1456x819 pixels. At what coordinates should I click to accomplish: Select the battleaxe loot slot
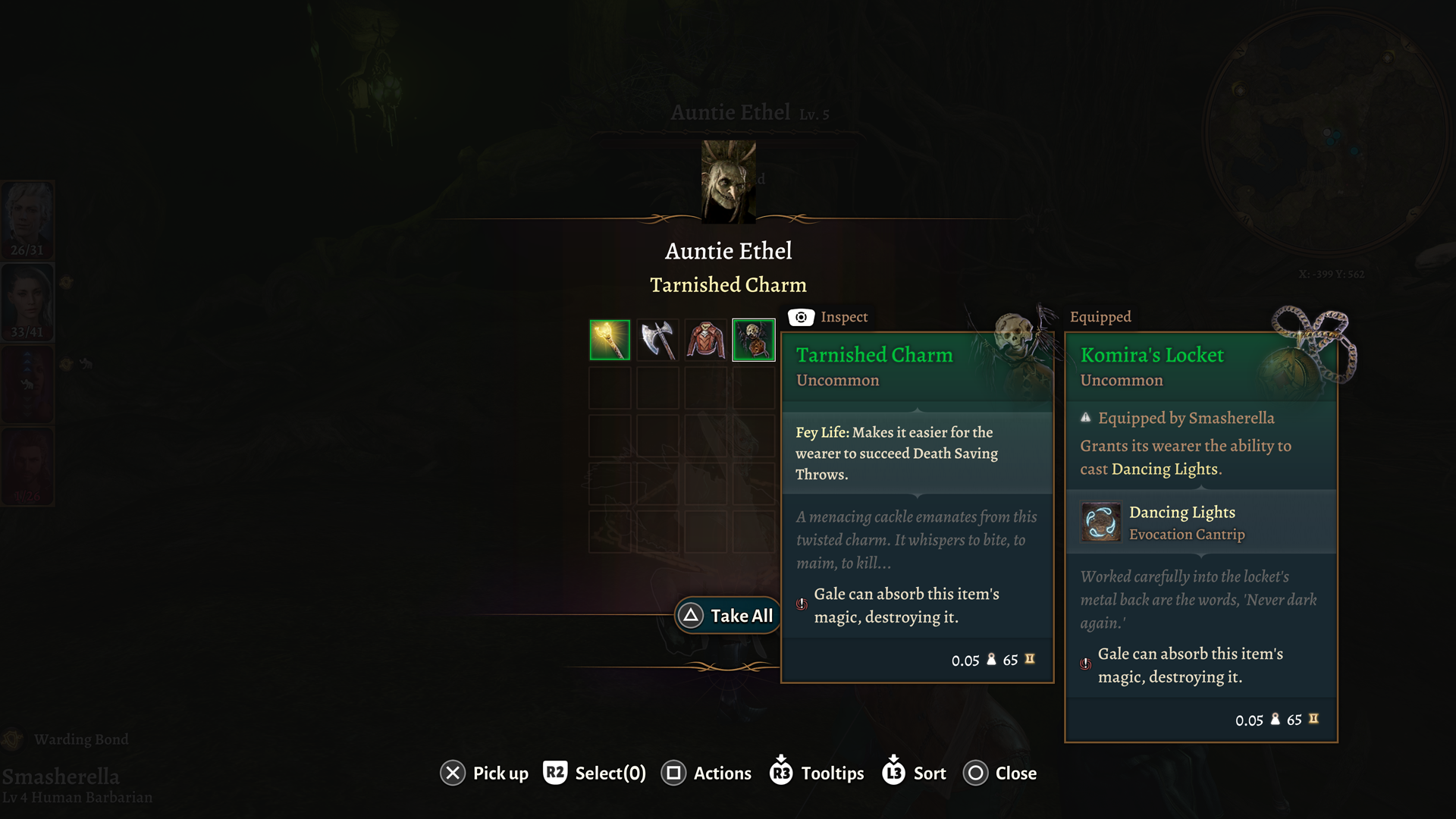coord(657,340)
